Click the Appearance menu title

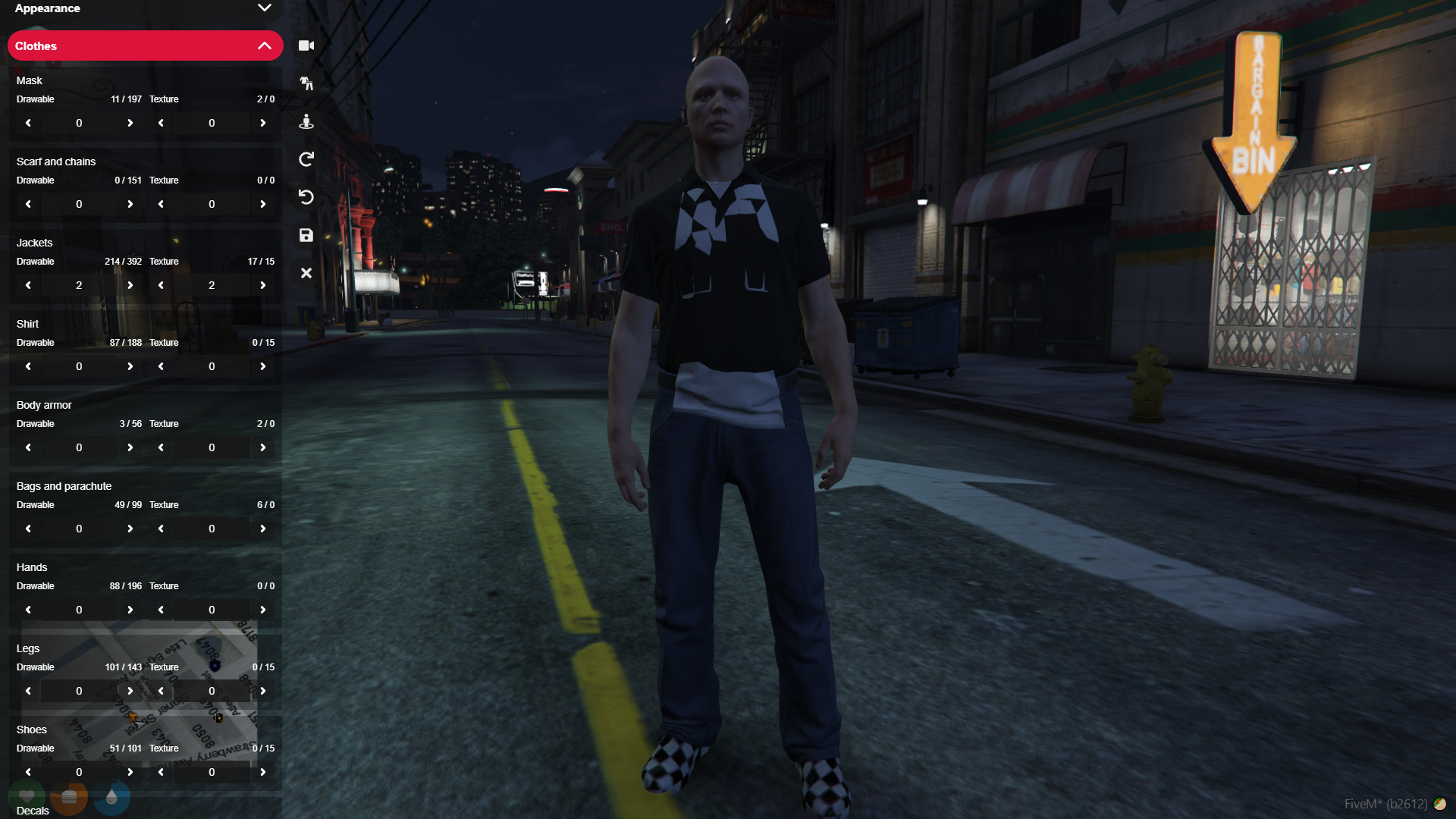47,8
